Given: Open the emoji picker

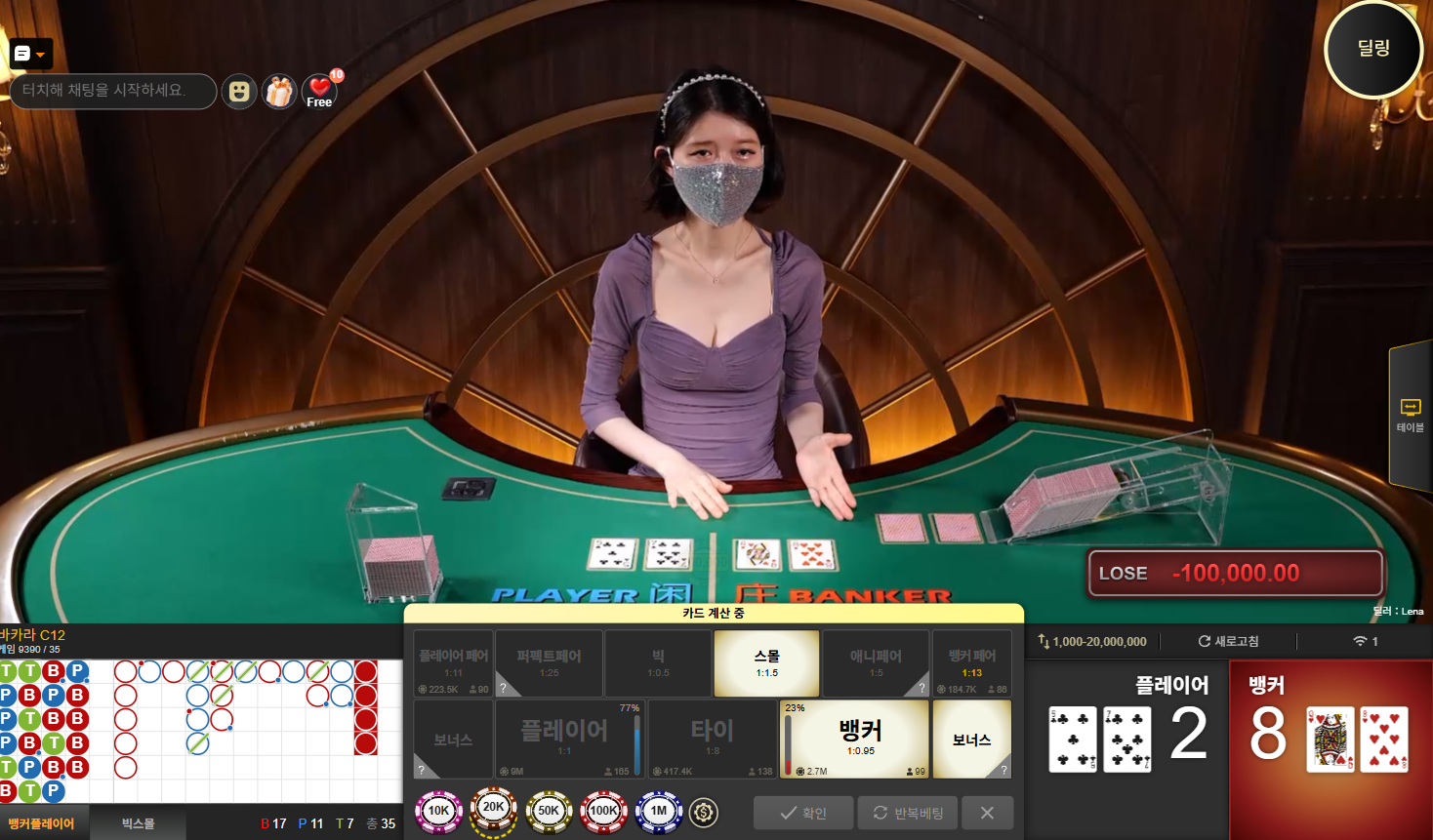Looking at the screenshot, I should [239, 92].
